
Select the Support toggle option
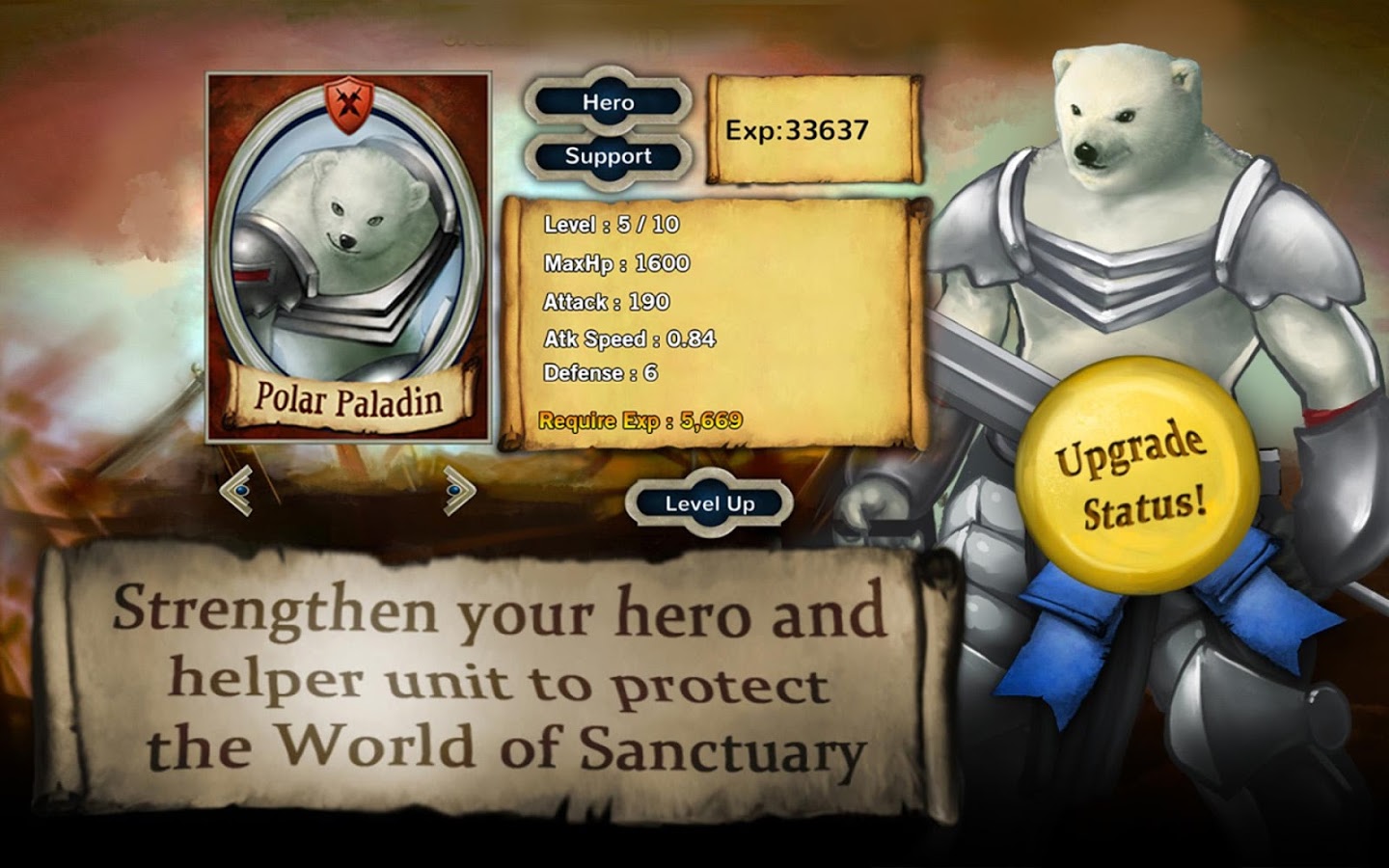607,154
